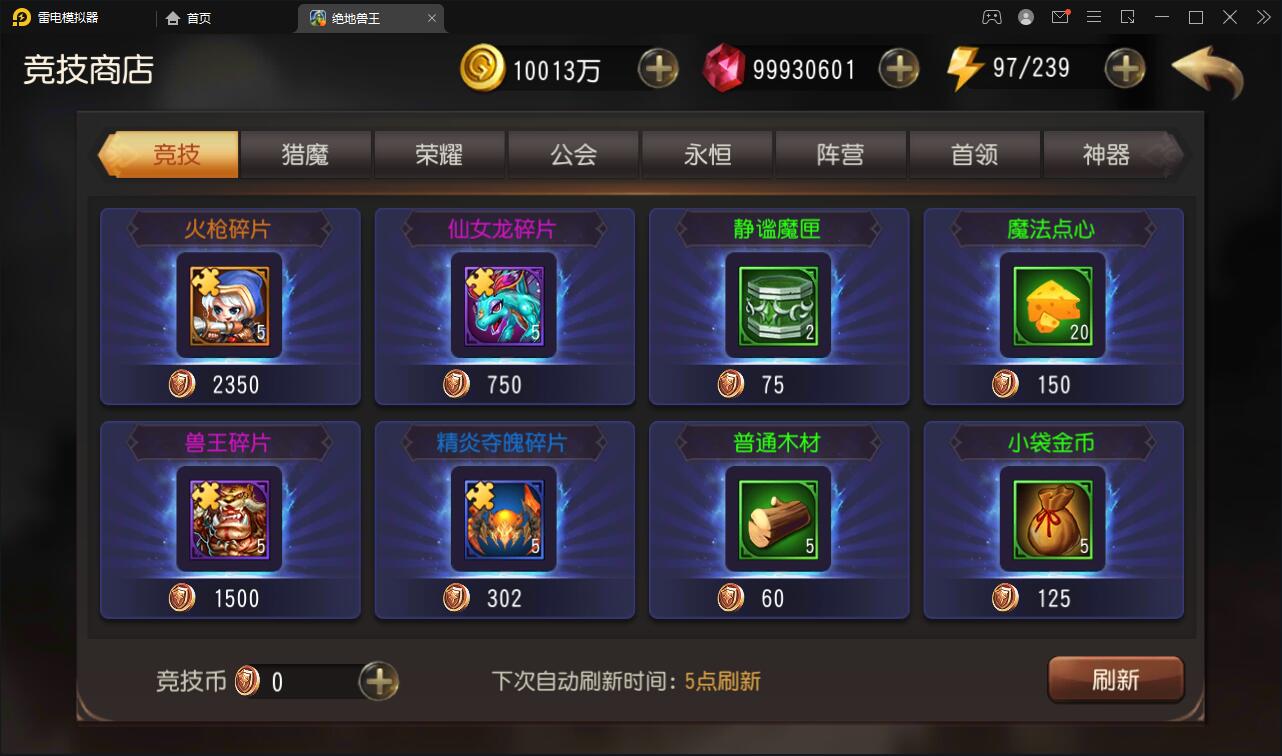The width and height of the screenshot is (1282, 756).
Task: Buy the 小袋金币 money bag item
Action: point(1054,519)
